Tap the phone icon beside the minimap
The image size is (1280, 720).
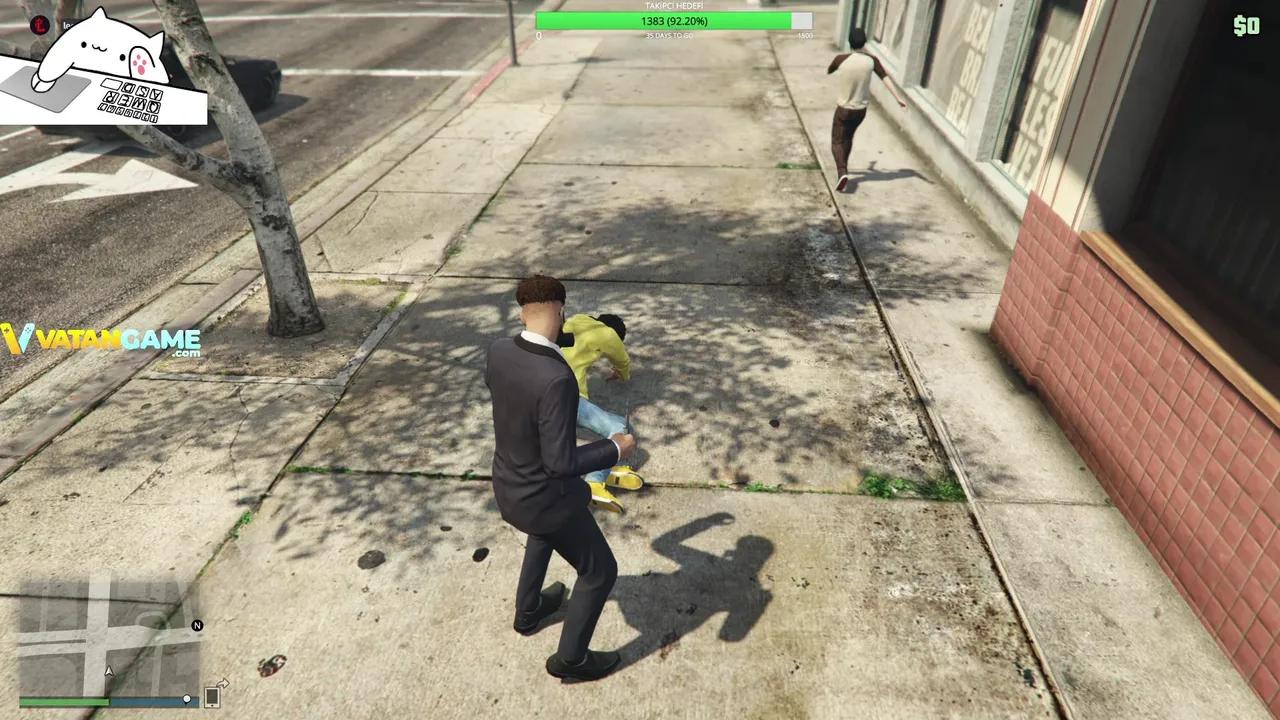point(212,698)
